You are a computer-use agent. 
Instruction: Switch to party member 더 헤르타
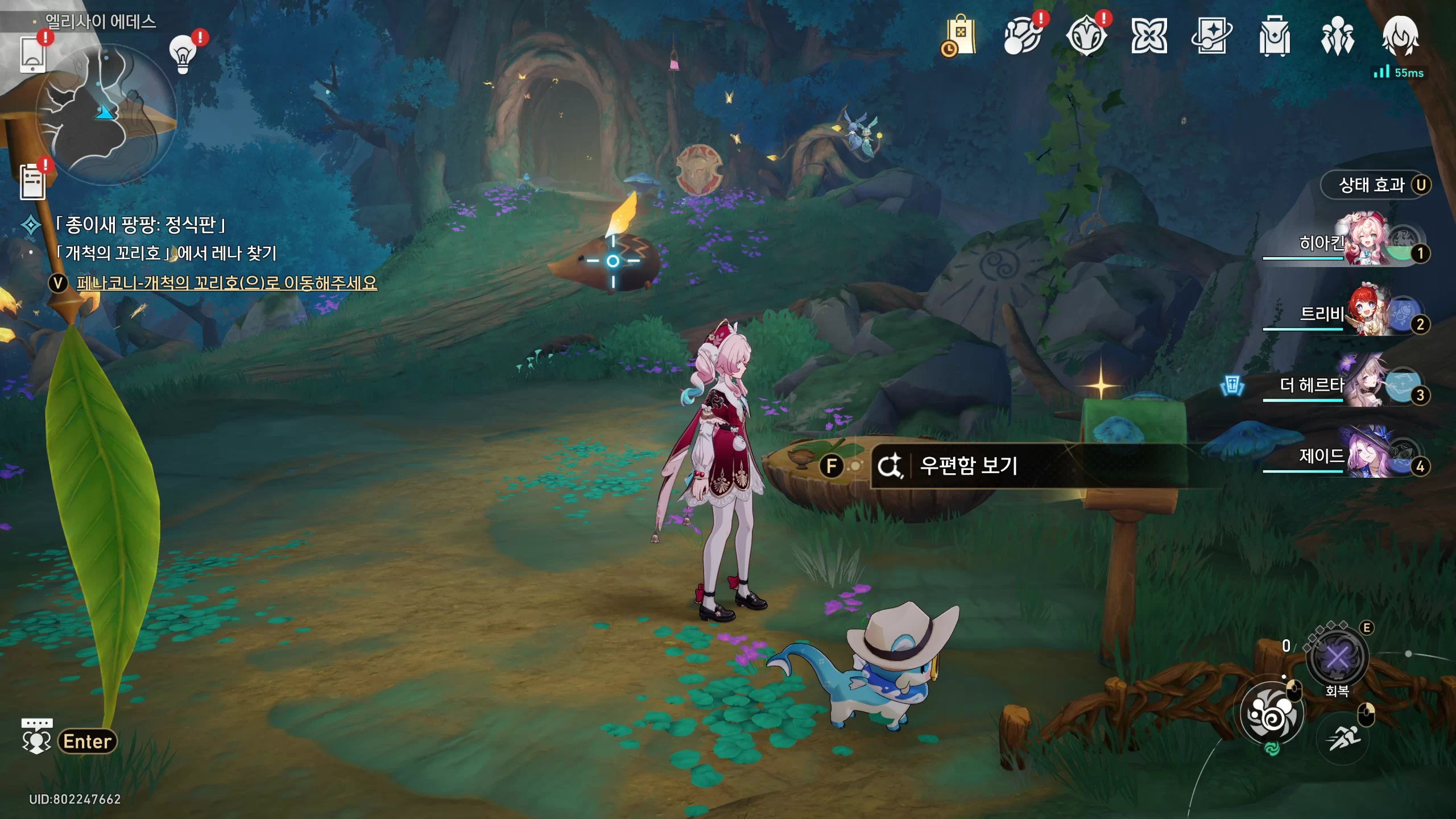(x=1354, y=385)
